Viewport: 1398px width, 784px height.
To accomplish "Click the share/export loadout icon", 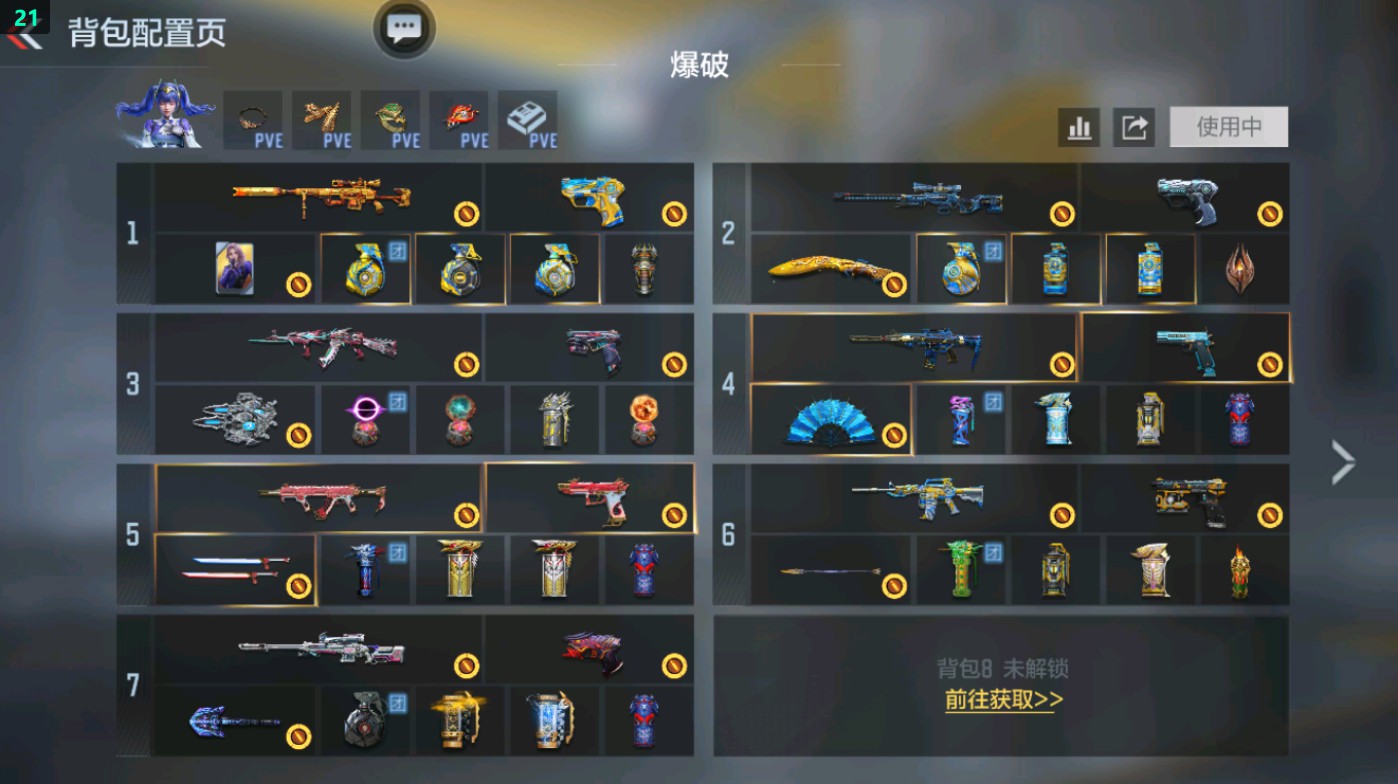I will pos(1135,126).
